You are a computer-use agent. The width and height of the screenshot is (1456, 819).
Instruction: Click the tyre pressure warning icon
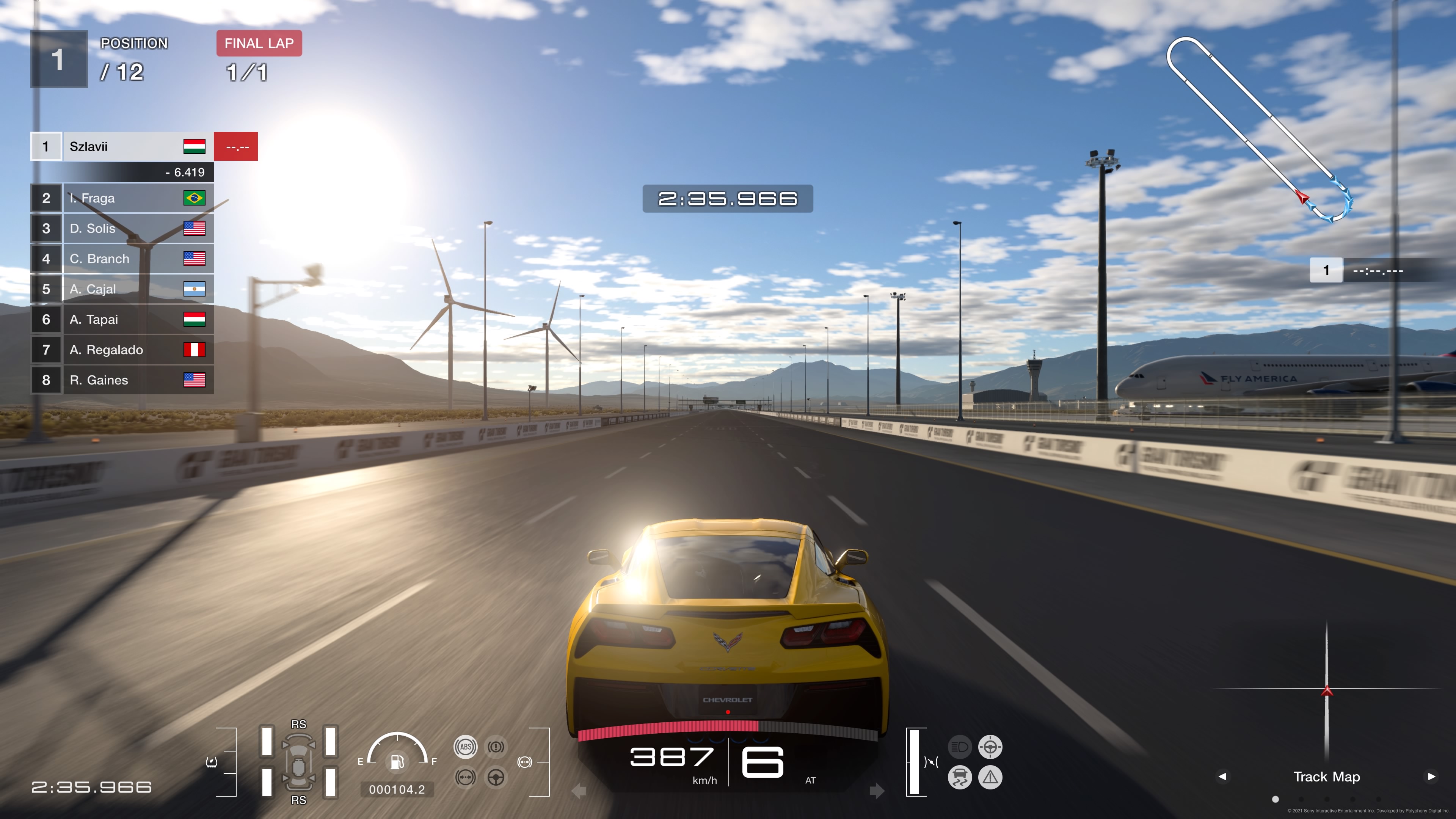(212, 762)
